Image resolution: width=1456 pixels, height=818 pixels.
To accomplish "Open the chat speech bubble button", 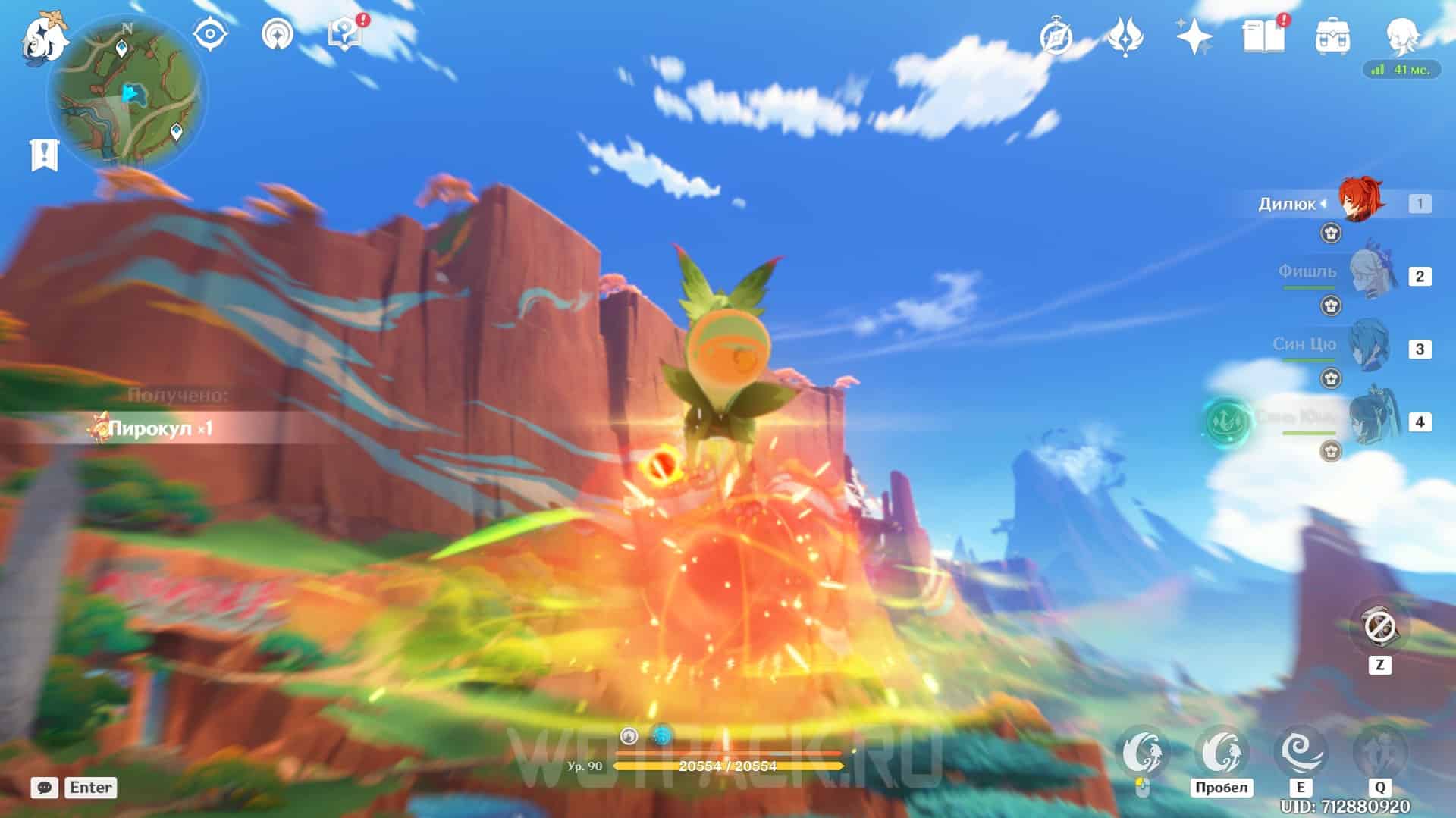I will coord(45,788).
